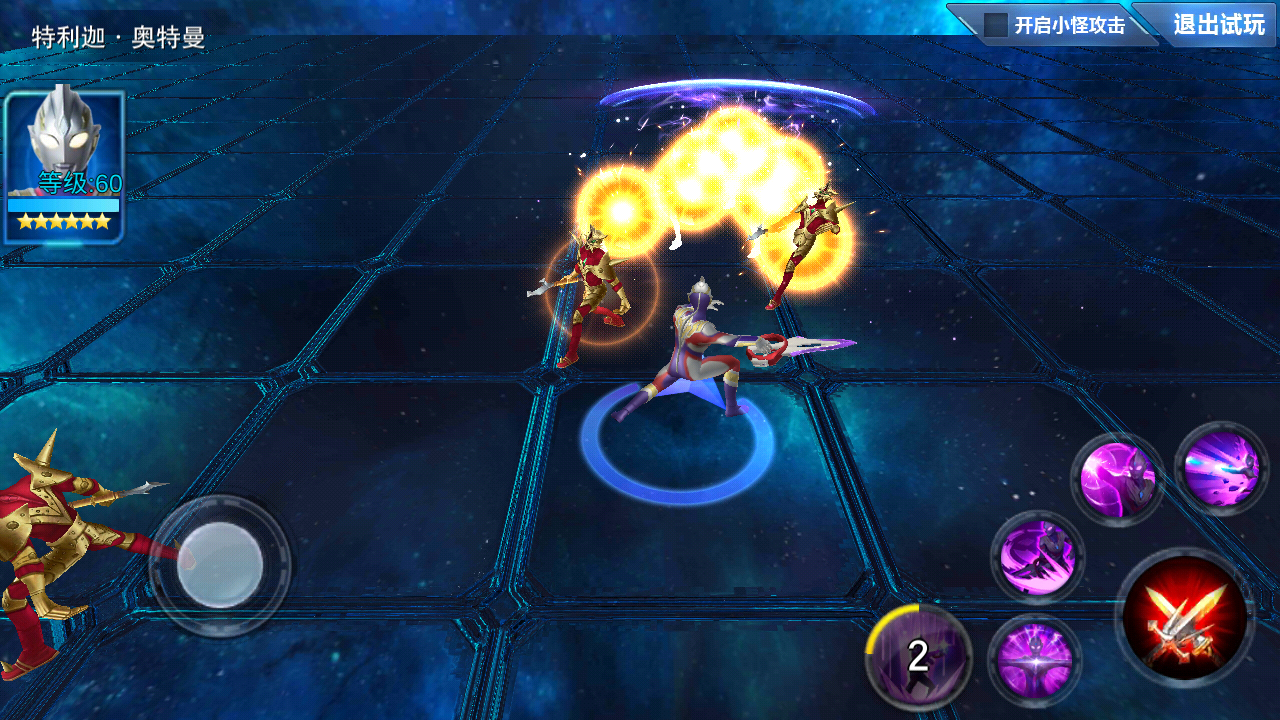Select the Ultraman Trigger level 60 portrait
The width and height of the screenshot is (1280, 720).
point(64,166)
